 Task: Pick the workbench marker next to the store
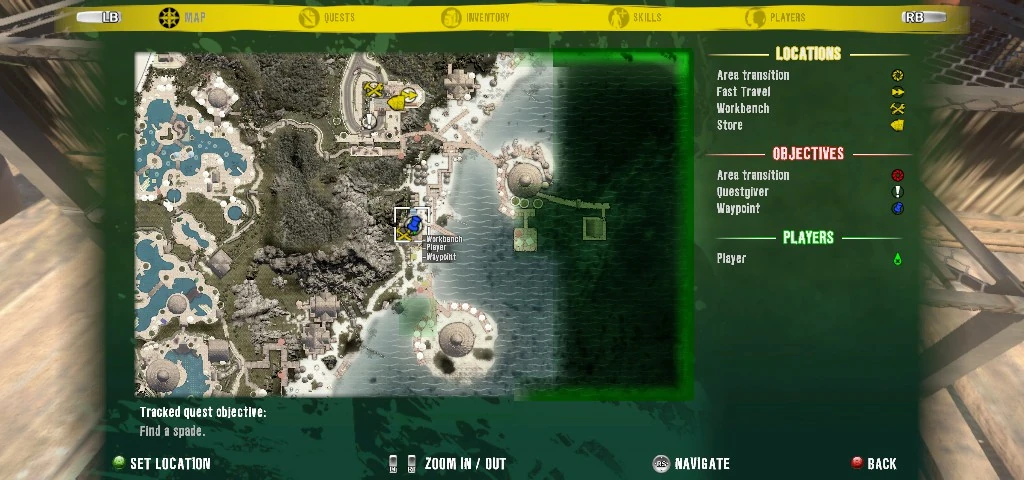pos(374,91)
